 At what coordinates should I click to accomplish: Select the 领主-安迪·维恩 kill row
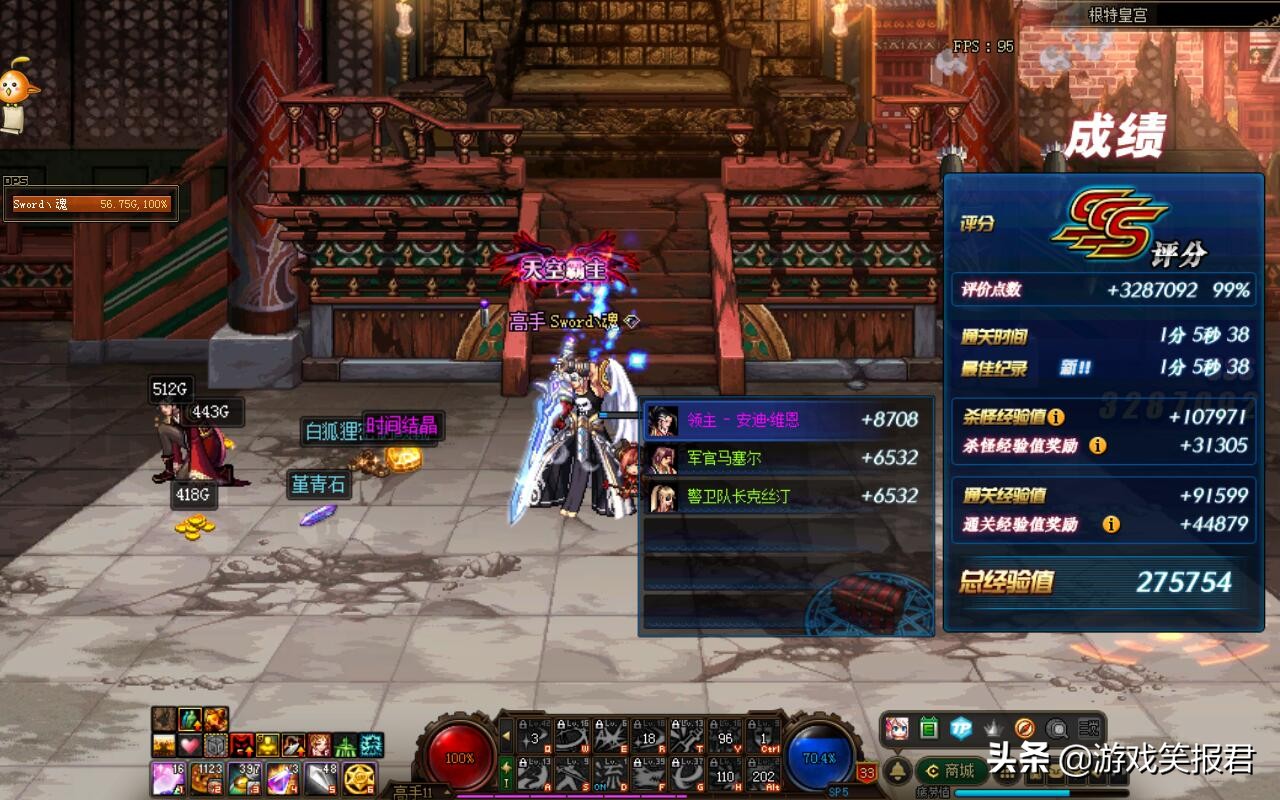[x=787, y=420]
